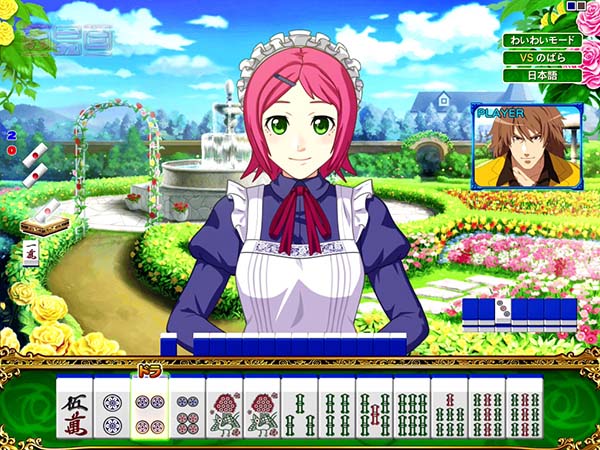Click the わいわいモード button
The width and height of the screenshot is (600, 450).
[541, 41]
